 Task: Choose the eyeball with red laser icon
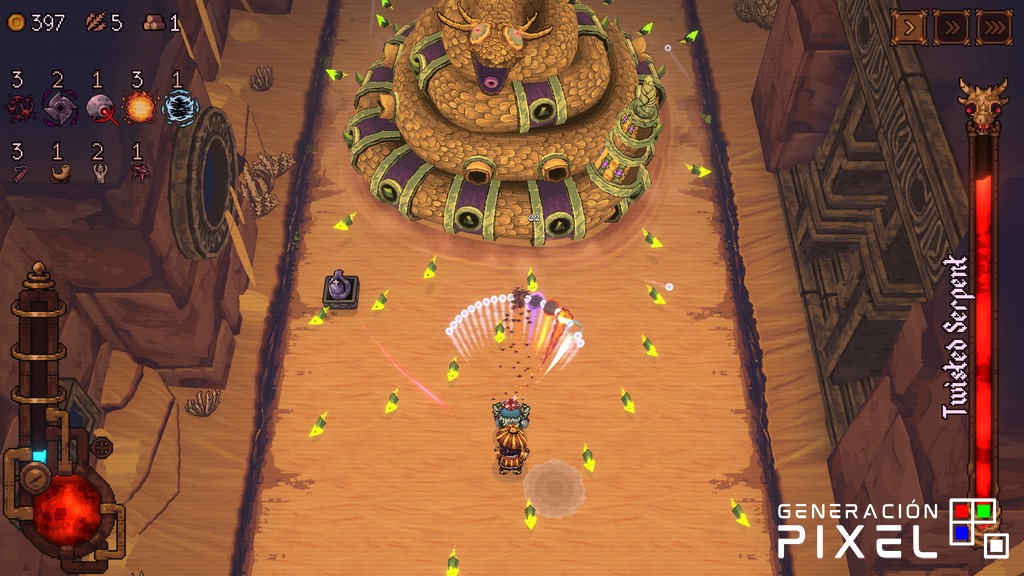(99, 107)
